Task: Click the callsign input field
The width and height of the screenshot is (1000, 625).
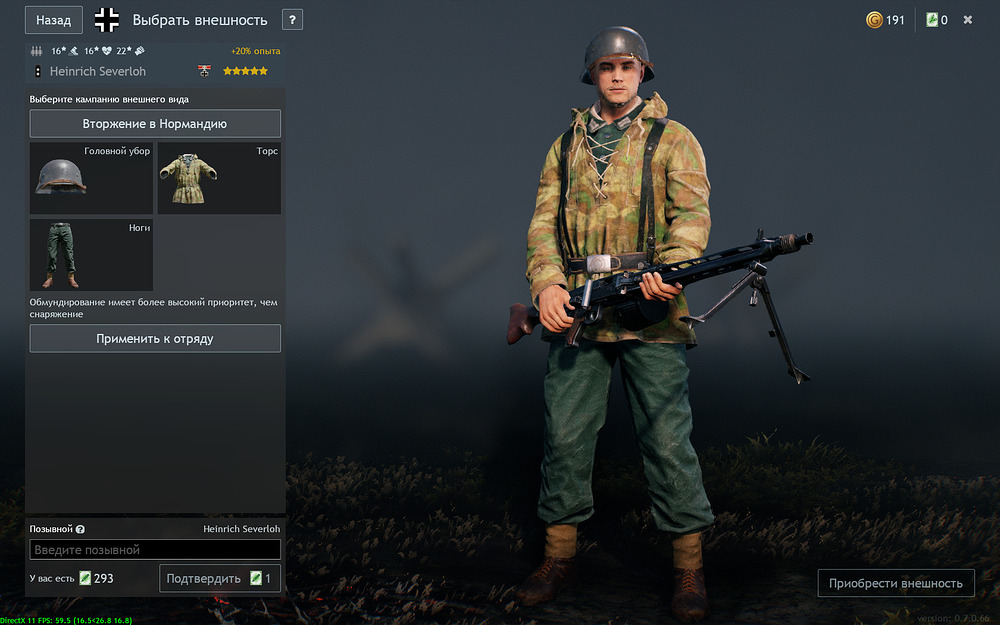Action: pyautogui.click(x=155, y=550)
